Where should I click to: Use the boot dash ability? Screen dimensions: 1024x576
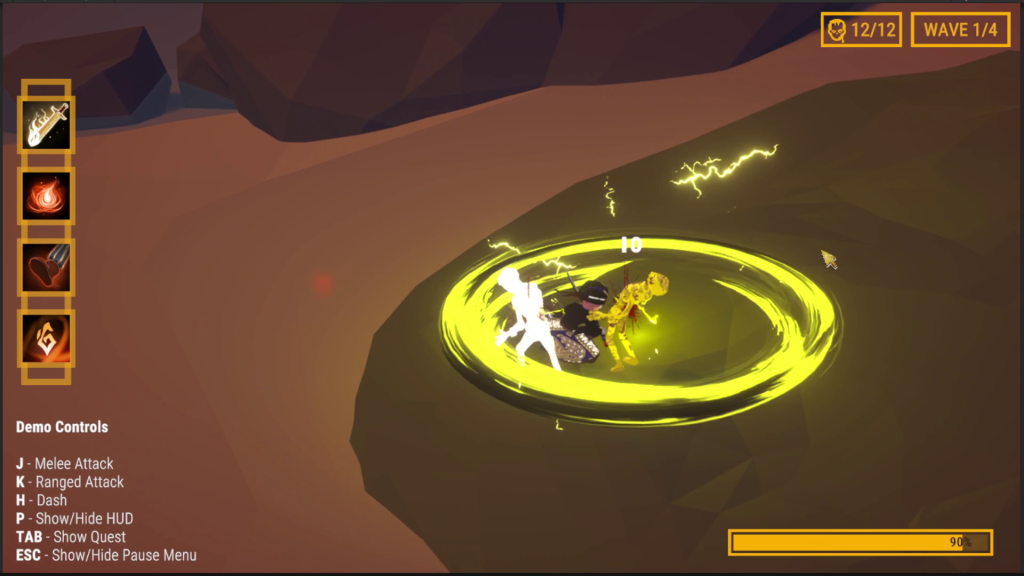(47, 267)
